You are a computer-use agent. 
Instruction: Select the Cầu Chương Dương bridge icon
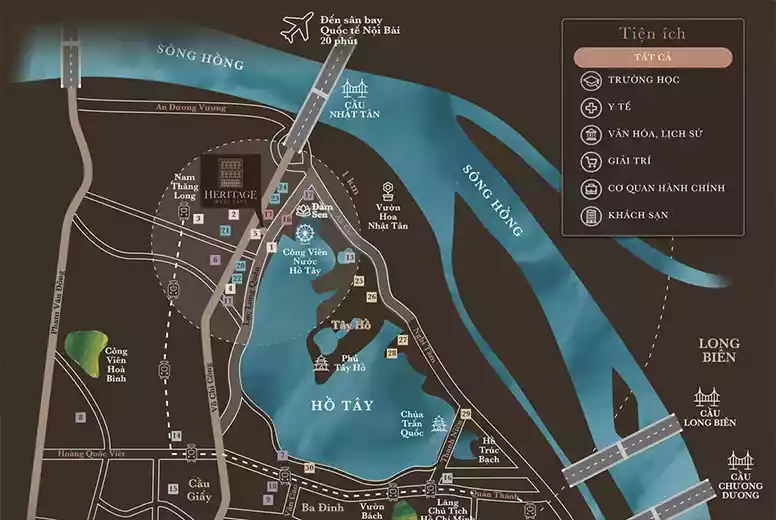(741, 459)
